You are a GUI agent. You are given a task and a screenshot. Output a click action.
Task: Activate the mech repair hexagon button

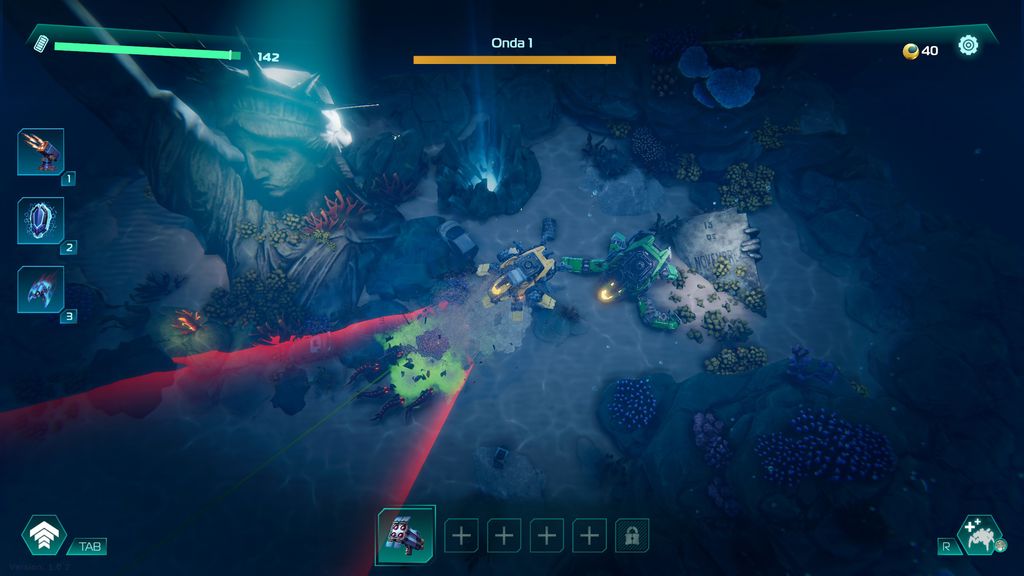pyautogui.click(x=977, y=535)
